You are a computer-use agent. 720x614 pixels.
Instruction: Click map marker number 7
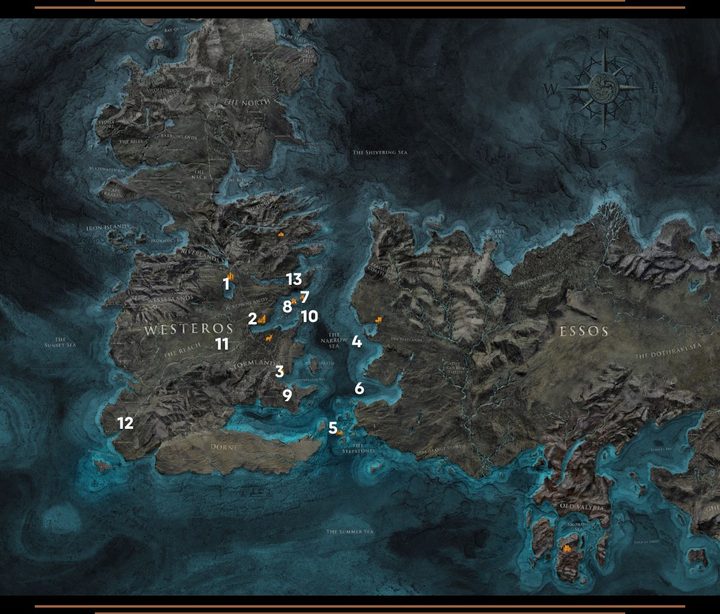304,297
